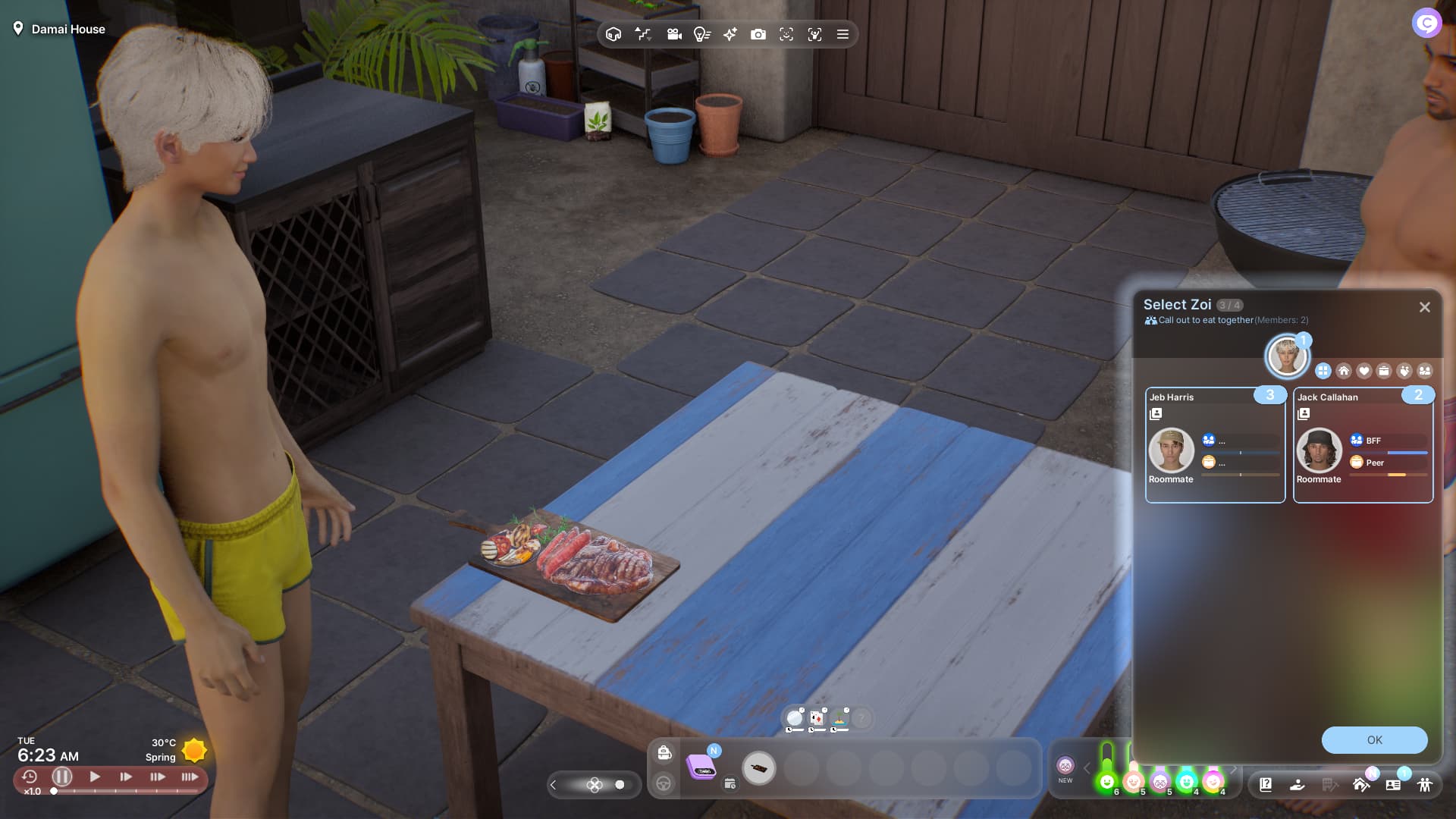Viewport: 1456px width, 819px height.
Task: Filter Zois by the heart icon
Action: pyautogui.click(x=1364, y=371)
